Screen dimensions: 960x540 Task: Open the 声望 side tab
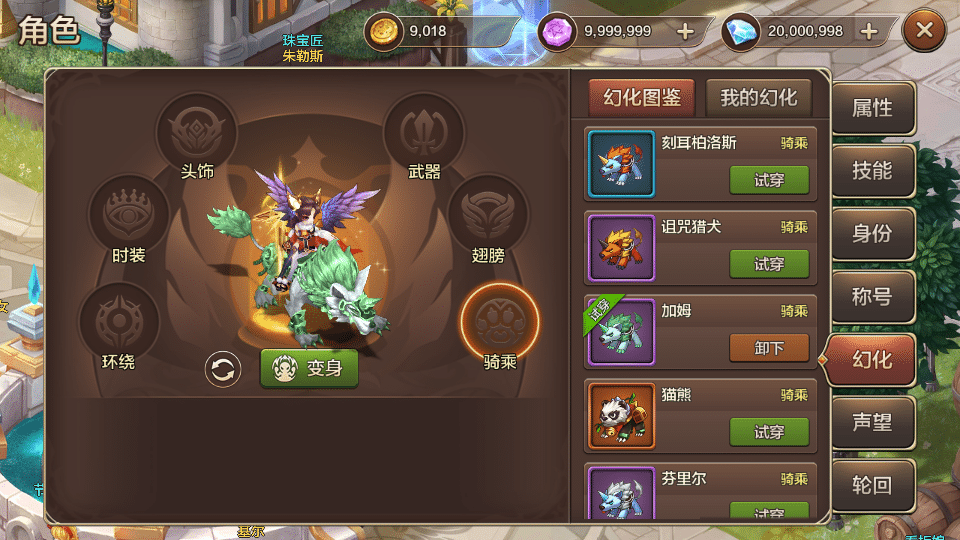(872, 422)
